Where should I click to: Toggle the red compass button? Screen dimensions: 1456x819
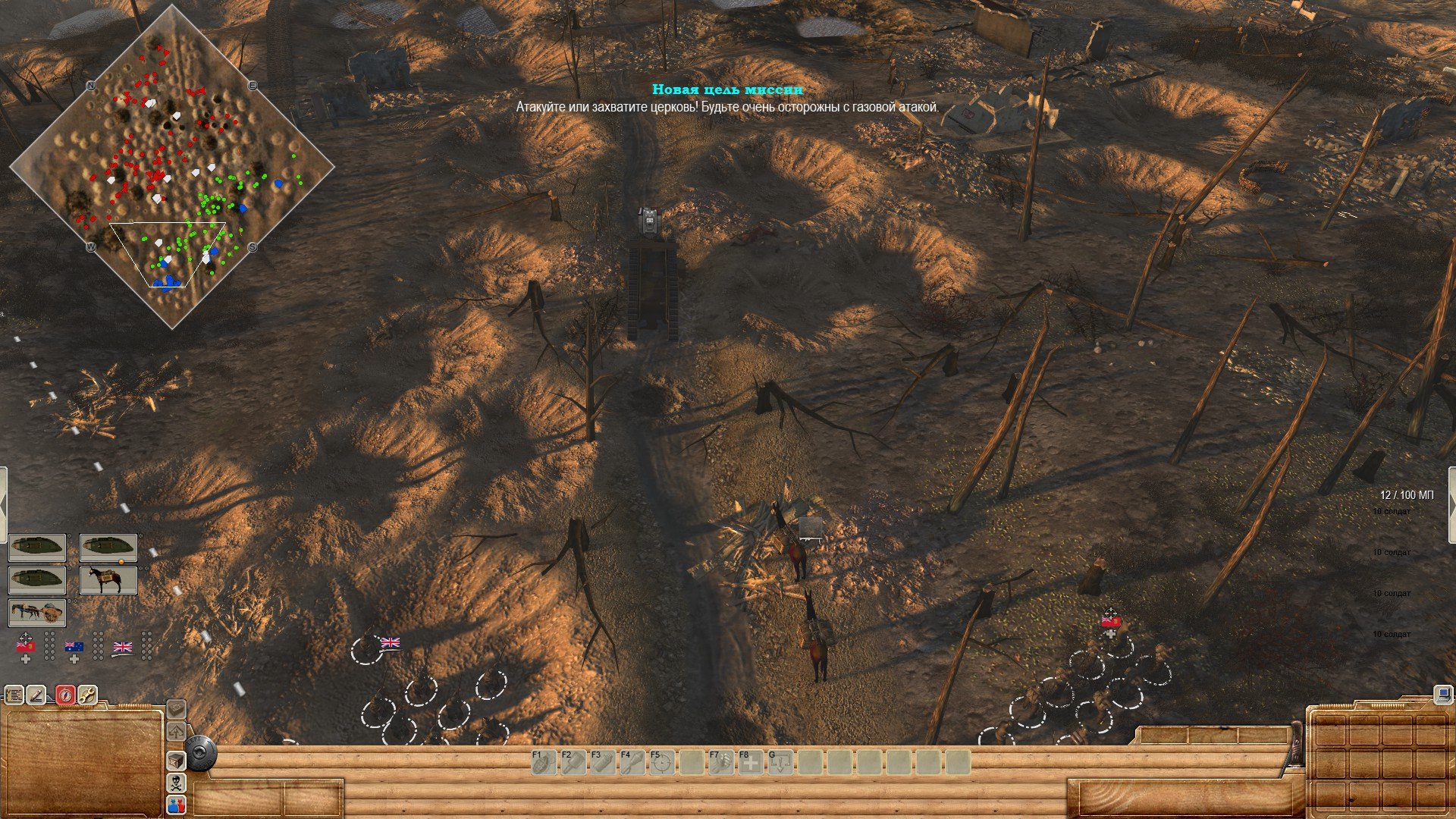[65, 695]
